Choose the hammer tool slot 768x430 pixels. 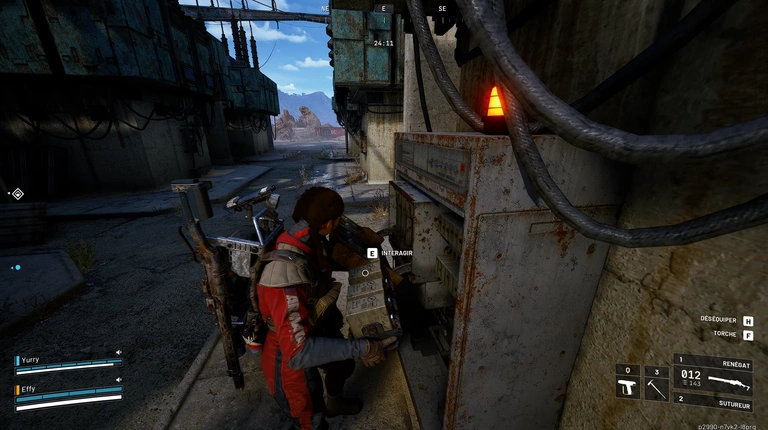656,385
